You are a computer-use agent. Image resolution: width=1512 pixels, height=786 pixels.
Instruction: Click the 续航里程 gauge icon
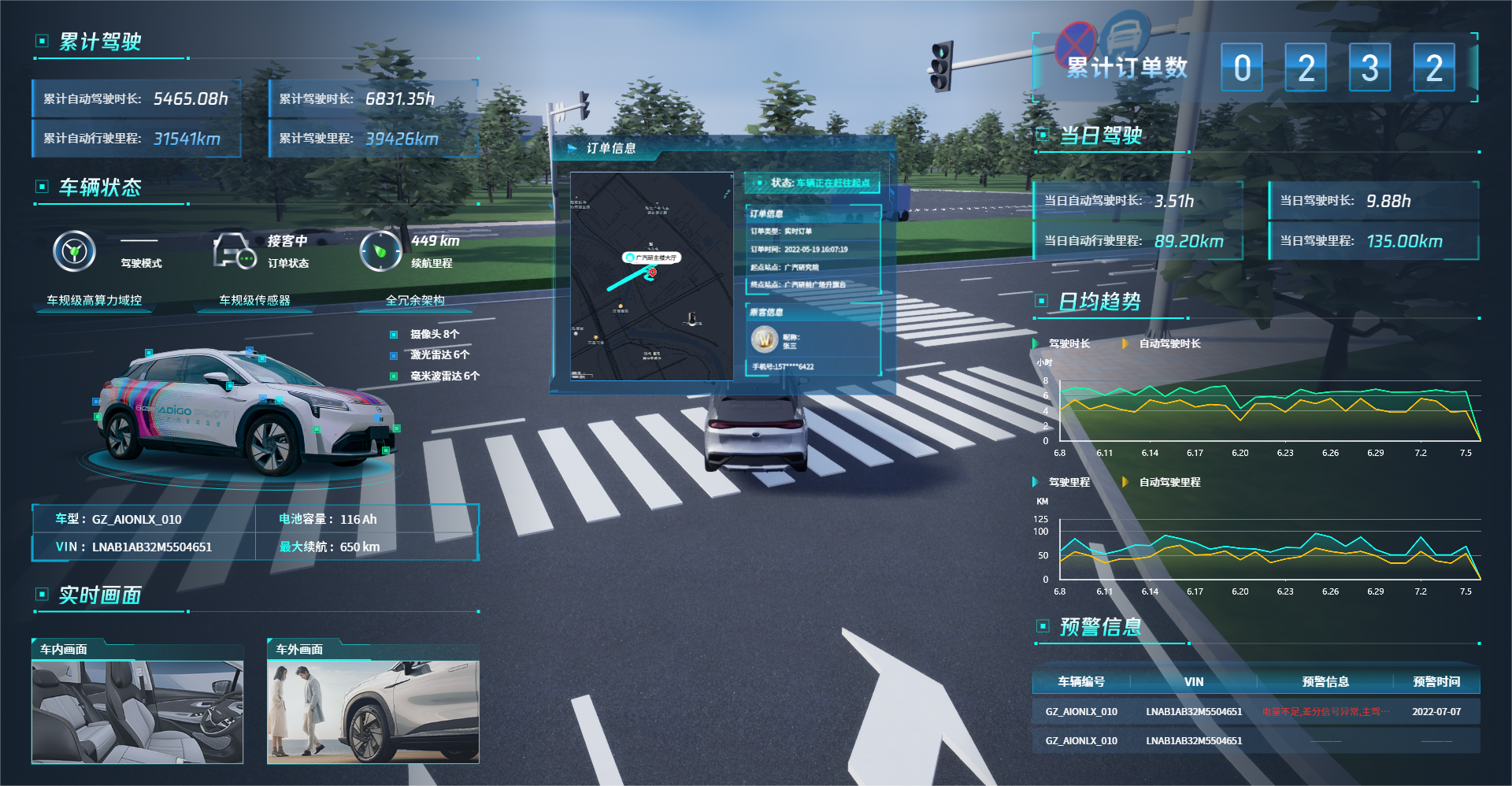[x=380, y=252]
